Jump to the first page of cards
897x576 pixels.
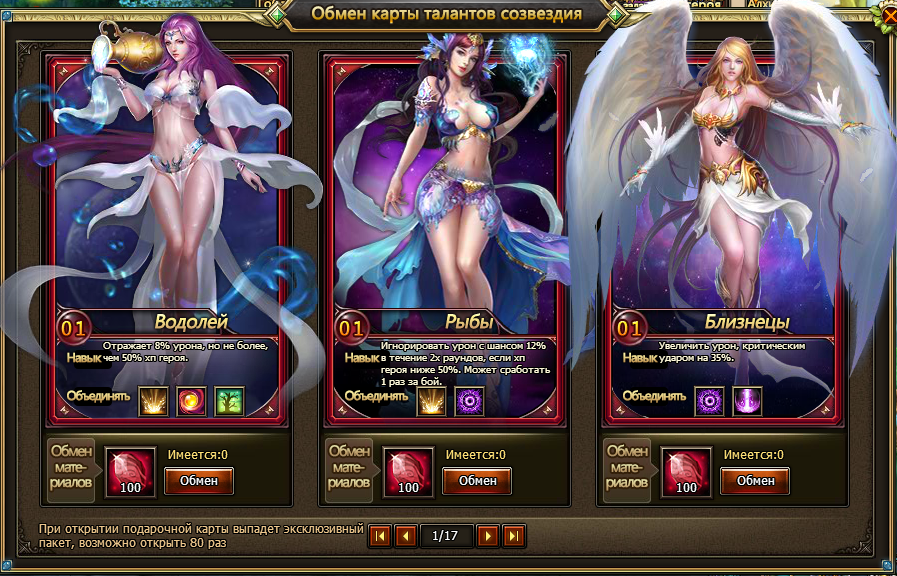coord(380,536)
